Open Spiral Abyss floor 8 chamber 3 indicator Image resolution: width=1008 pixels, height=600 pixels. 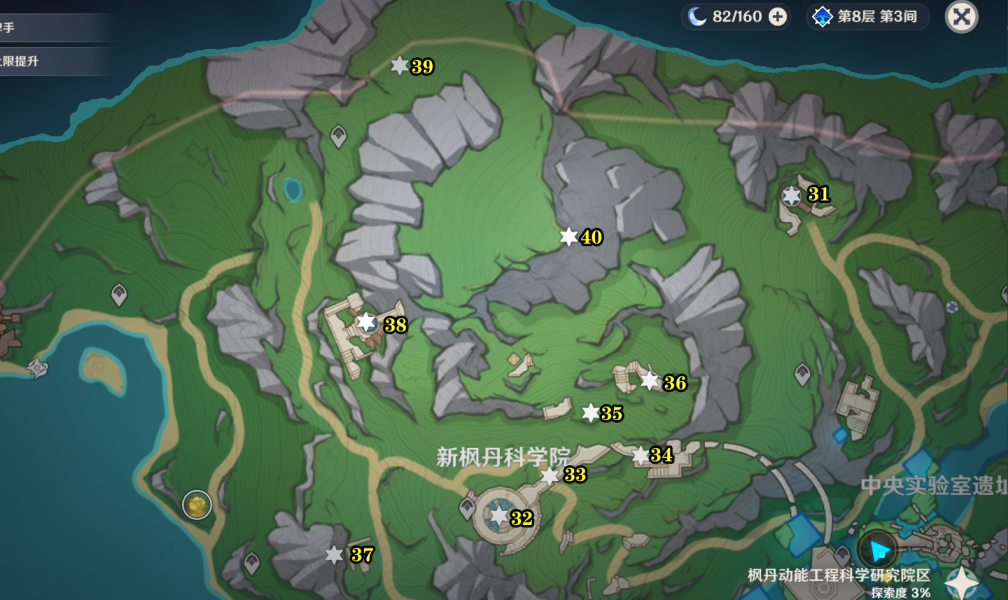coord(868,16)
